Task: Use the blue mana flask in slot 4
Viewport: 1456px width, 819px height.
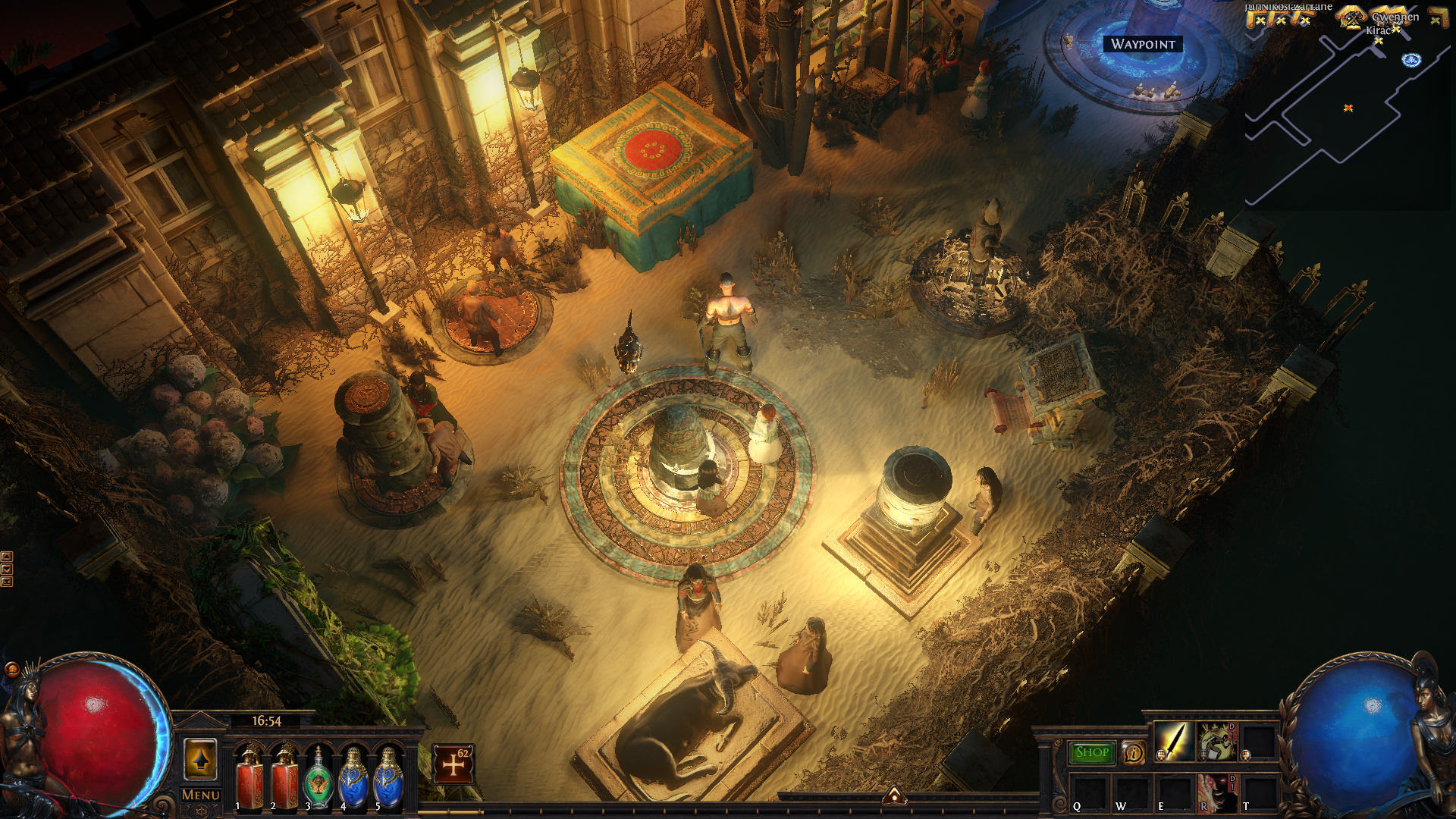Action: click(353, 779)
